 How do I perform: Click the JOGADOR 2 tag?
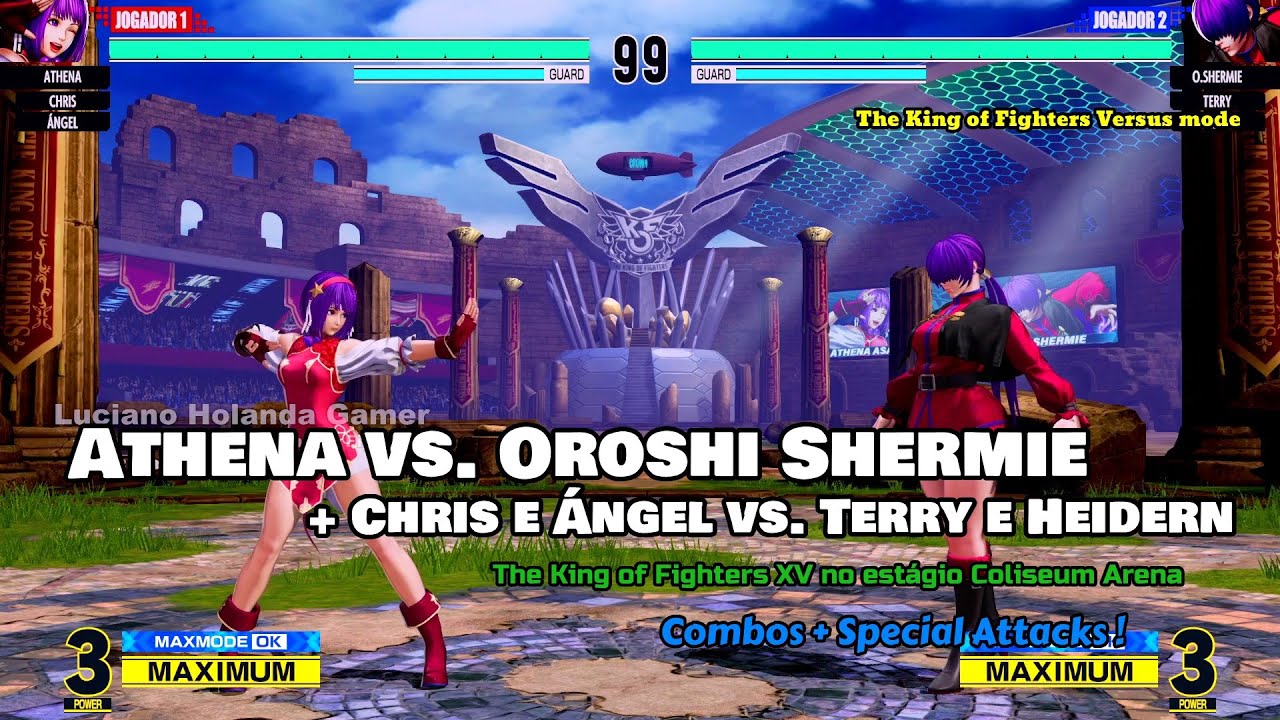click(1129, 20)
